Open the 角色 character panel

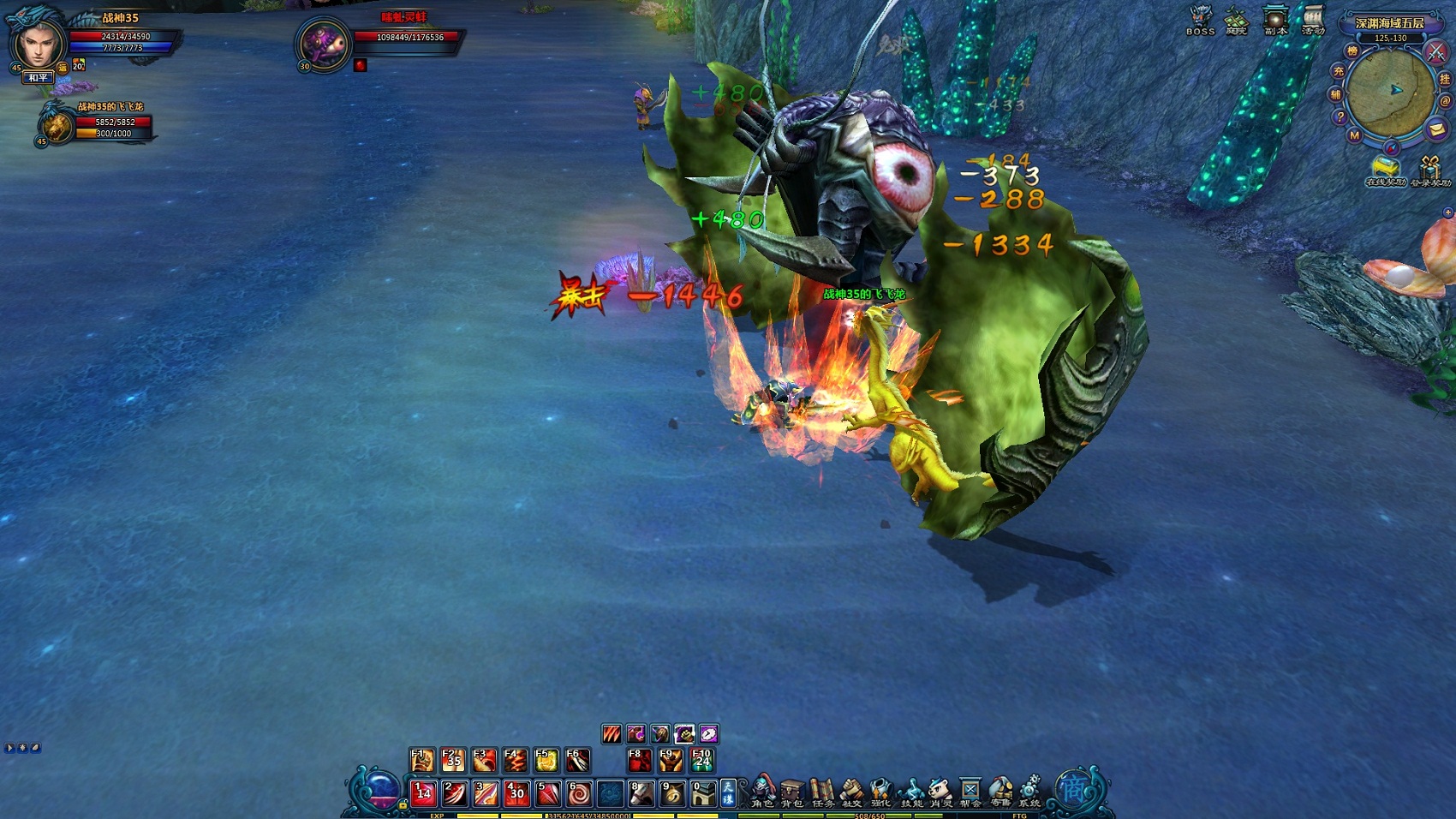pos(762,791)
